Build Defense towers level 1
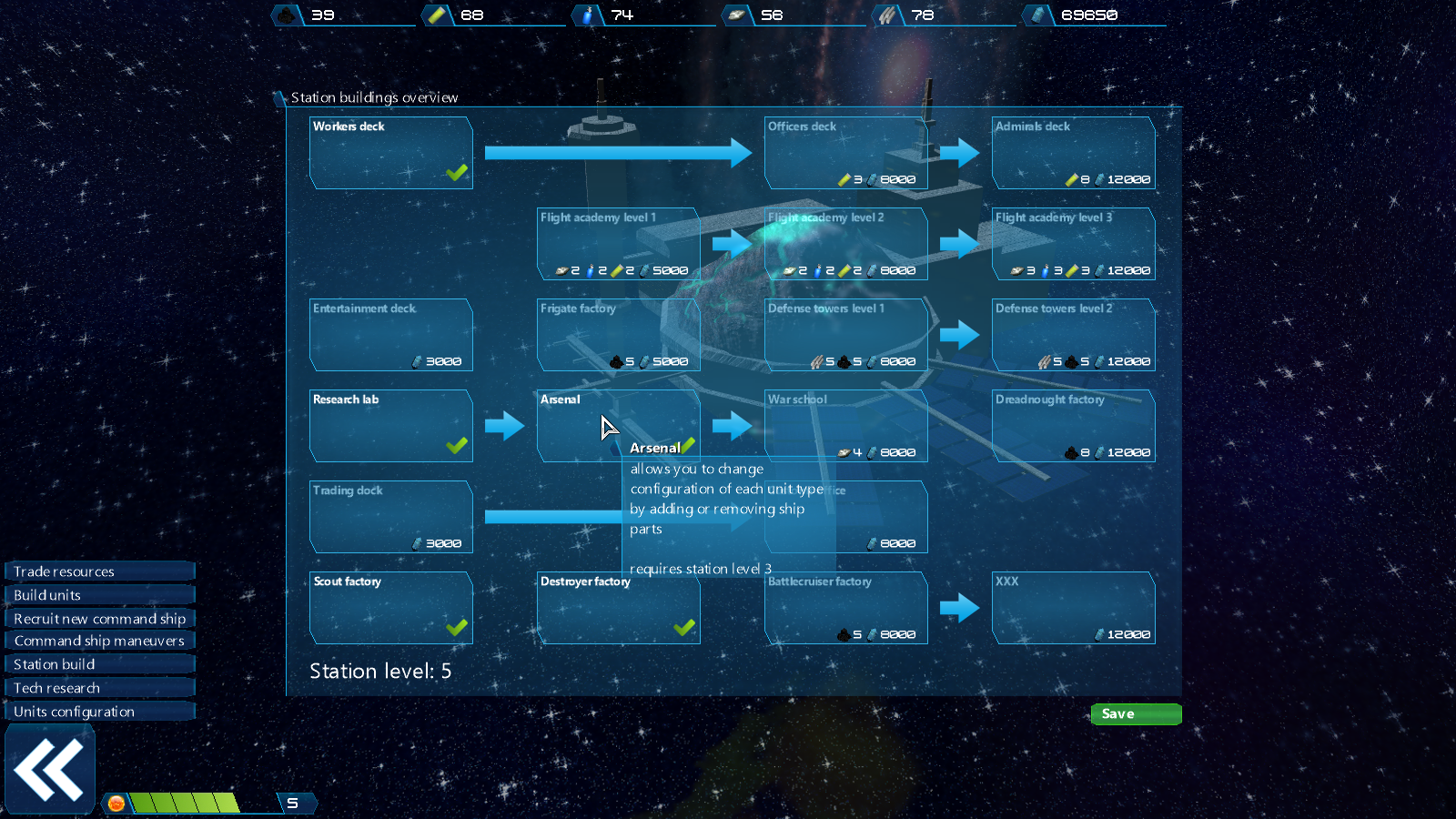1456x819 pixels. (845, 335)
